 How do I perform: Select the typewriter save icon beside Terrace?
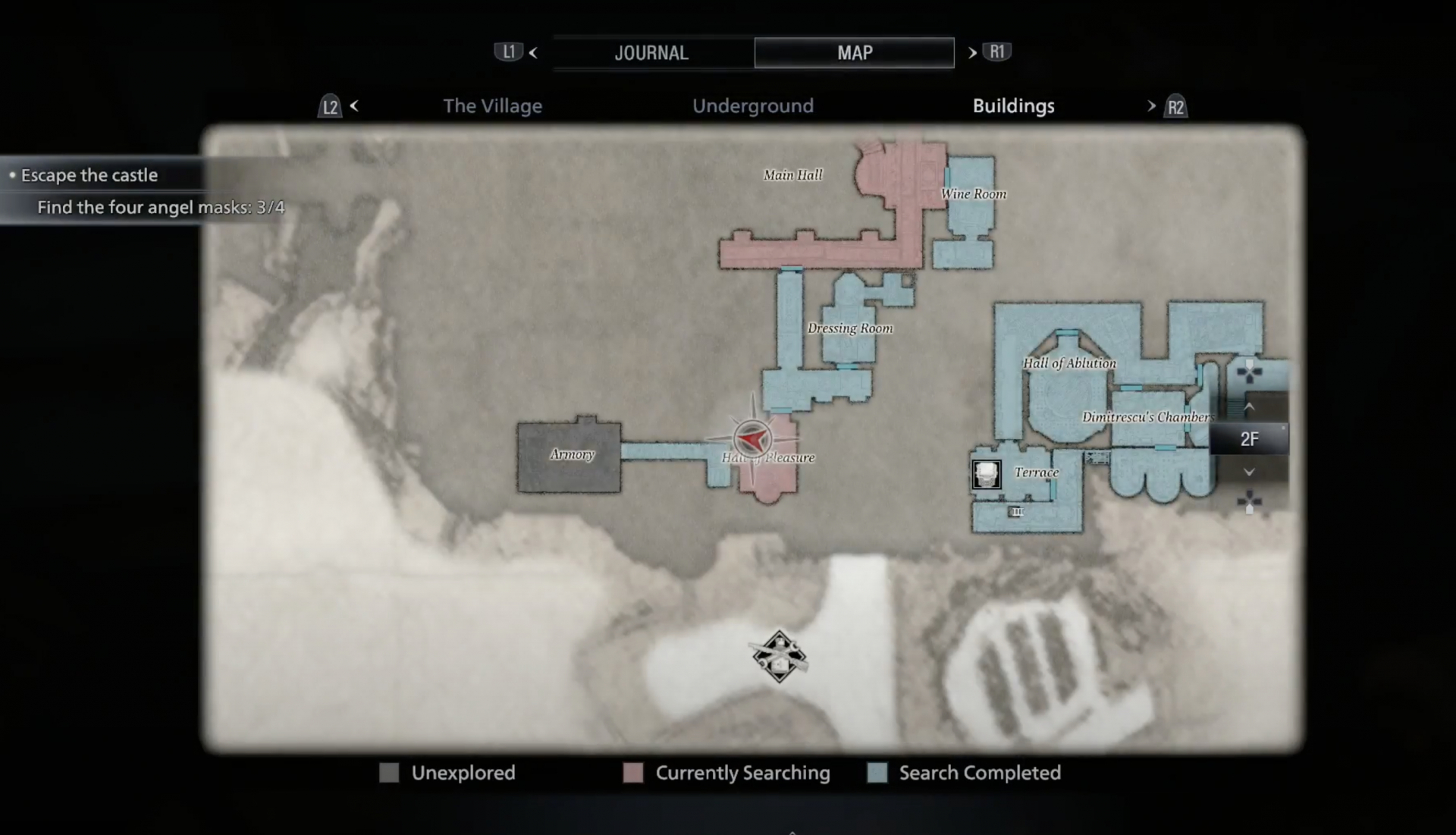[987, 474]
